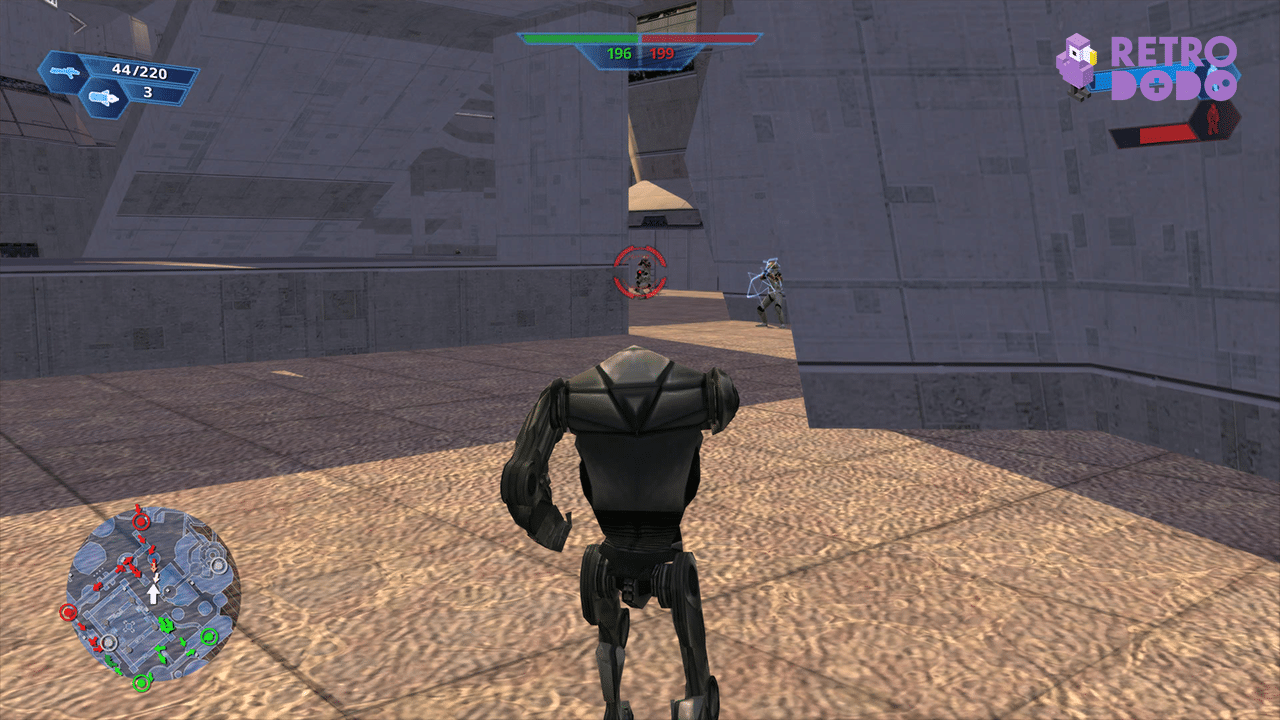The height and width of the screenshot is (720, 1280).
Task: Select the blaster weapon icon
Action: [65, 70]
